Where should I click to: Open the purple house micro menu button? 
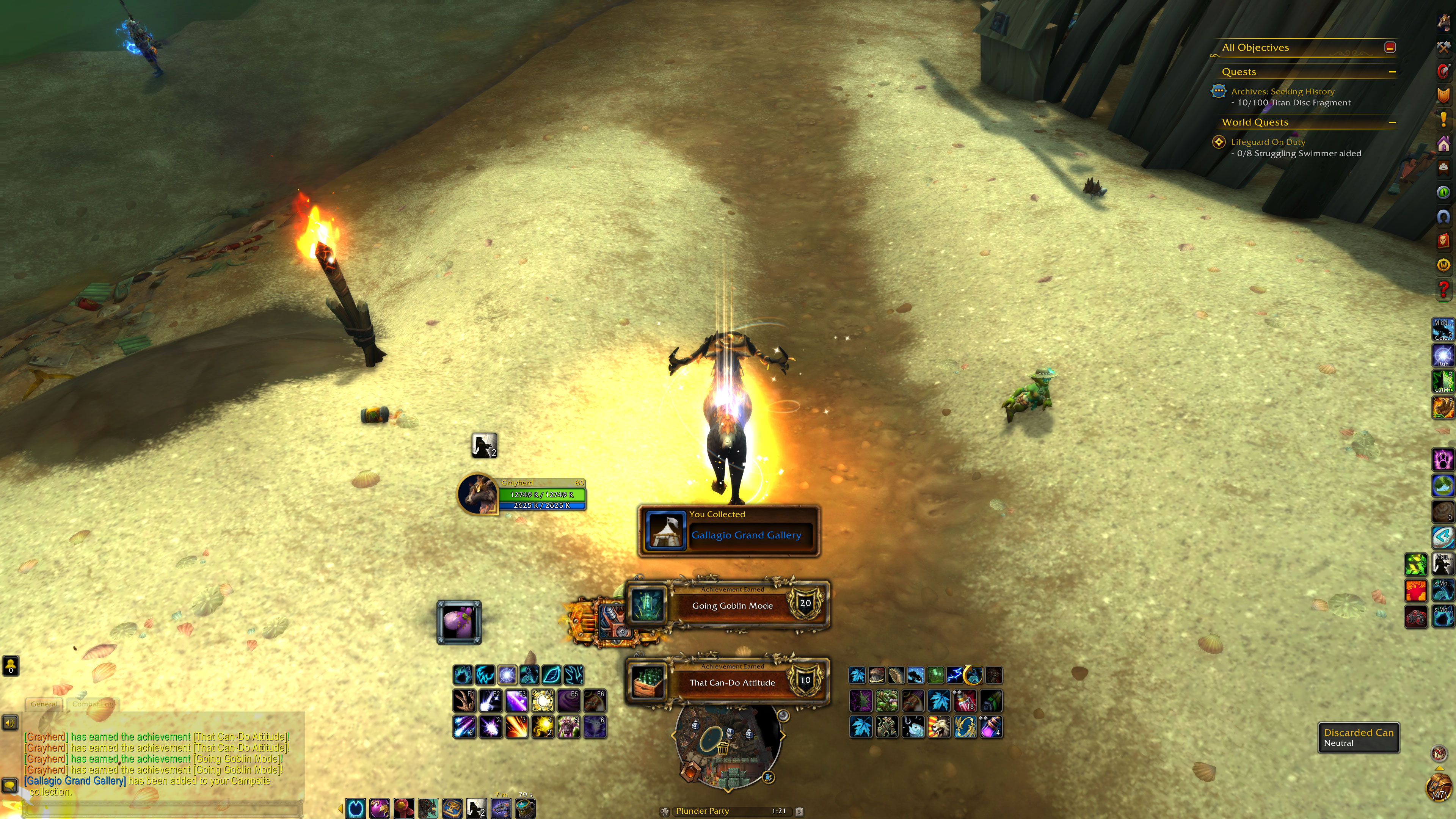pyautogui.click(x=1443, y=144)
